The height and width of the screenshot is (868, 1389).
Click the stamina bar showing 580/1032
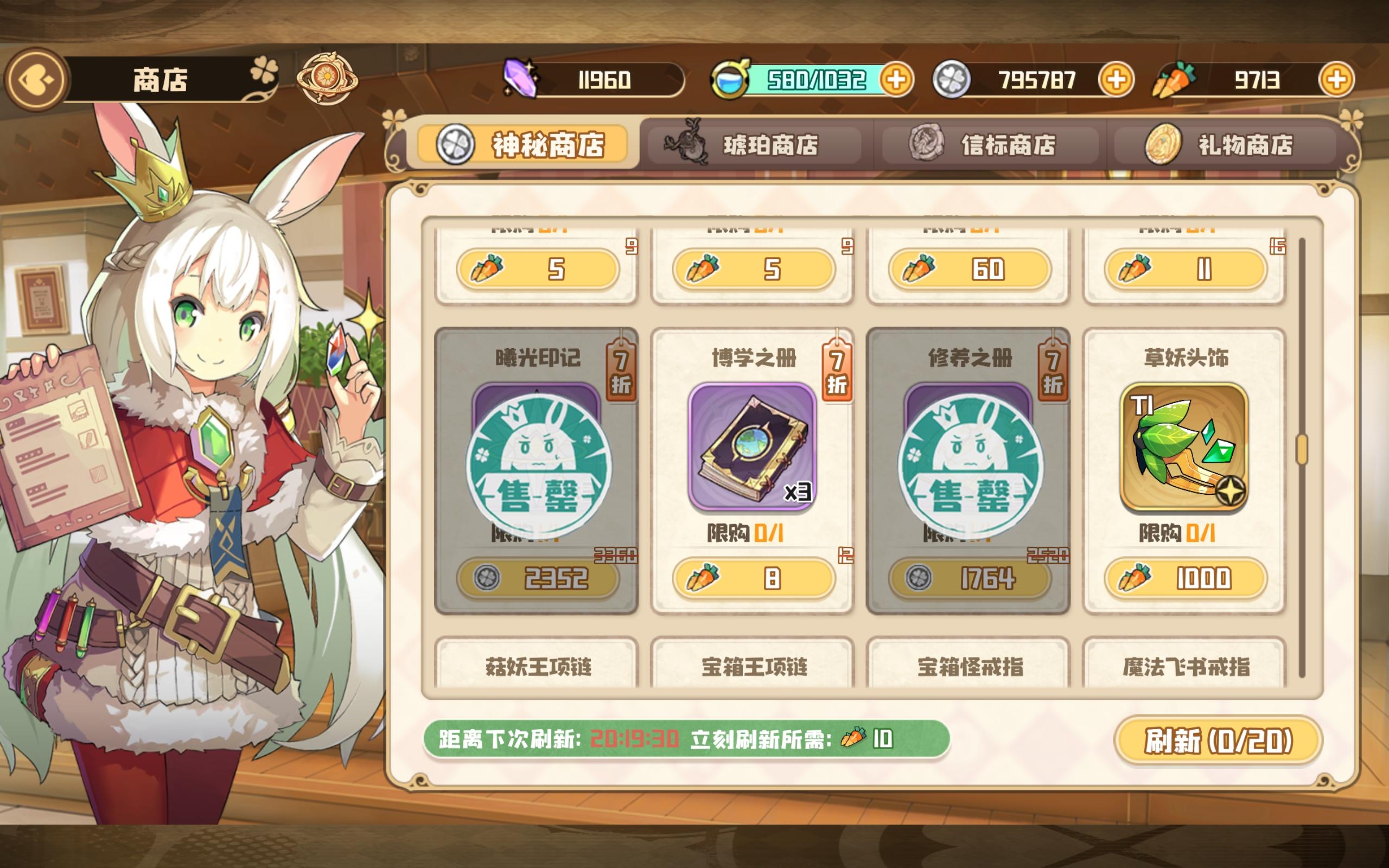tap(816, 80)
